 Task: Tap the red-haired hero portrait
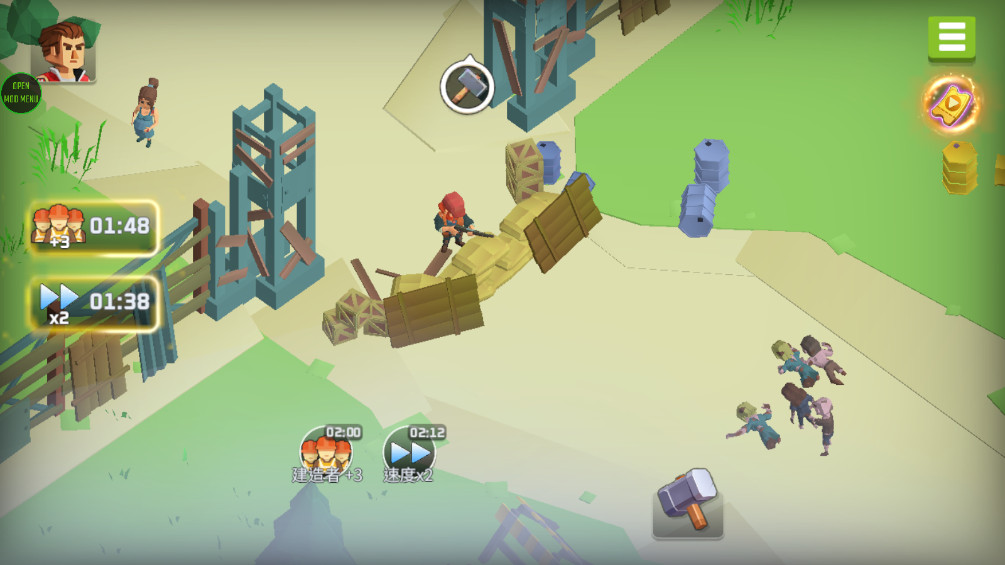pyautogui.click(x=62, y=52)
